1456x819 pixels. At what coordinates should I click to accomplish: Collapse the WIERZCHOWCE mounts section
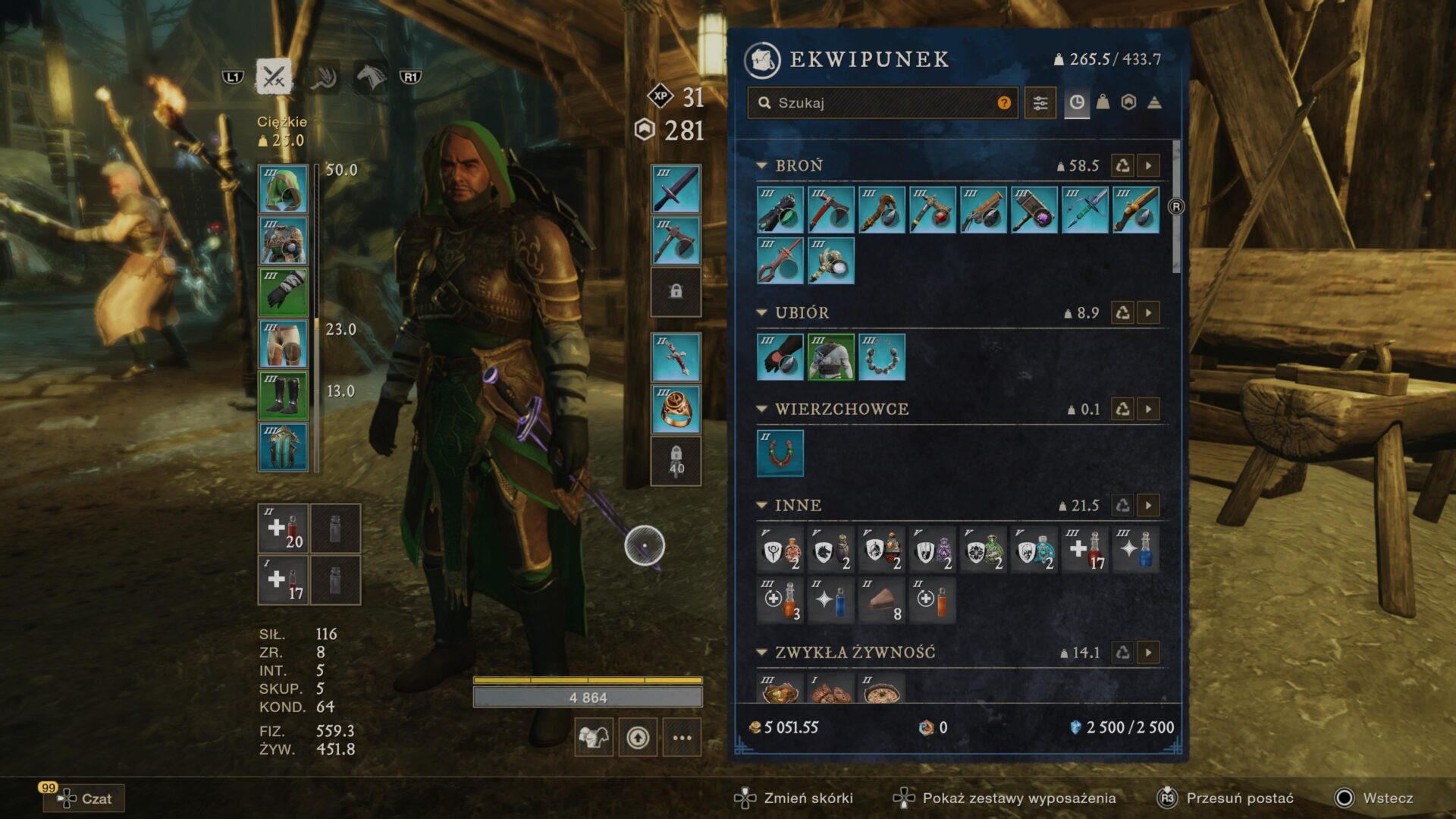tap(762, 409)
